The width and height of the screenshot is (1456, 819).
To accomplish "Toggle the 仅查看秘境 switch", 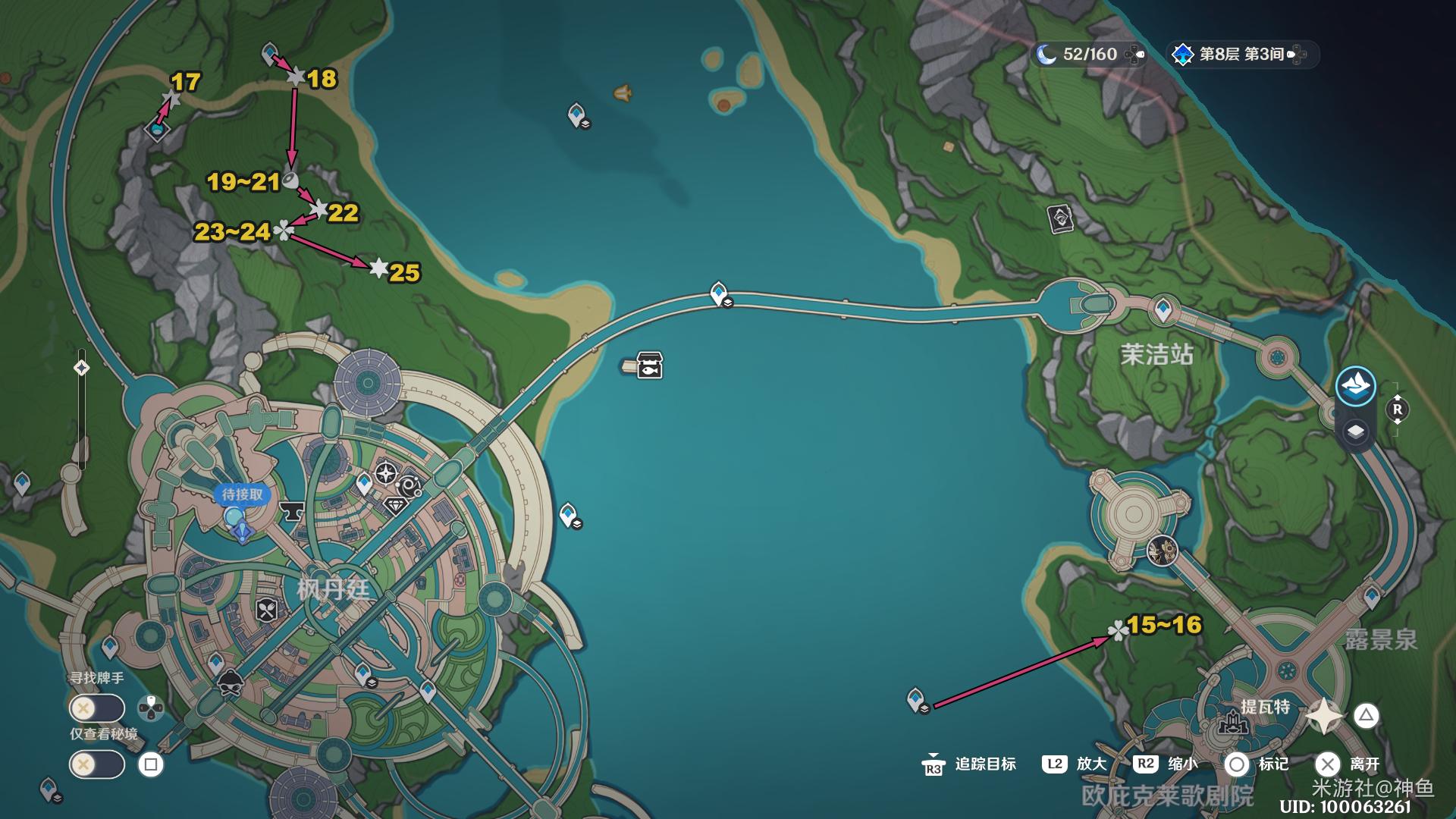I will [96, 764].
